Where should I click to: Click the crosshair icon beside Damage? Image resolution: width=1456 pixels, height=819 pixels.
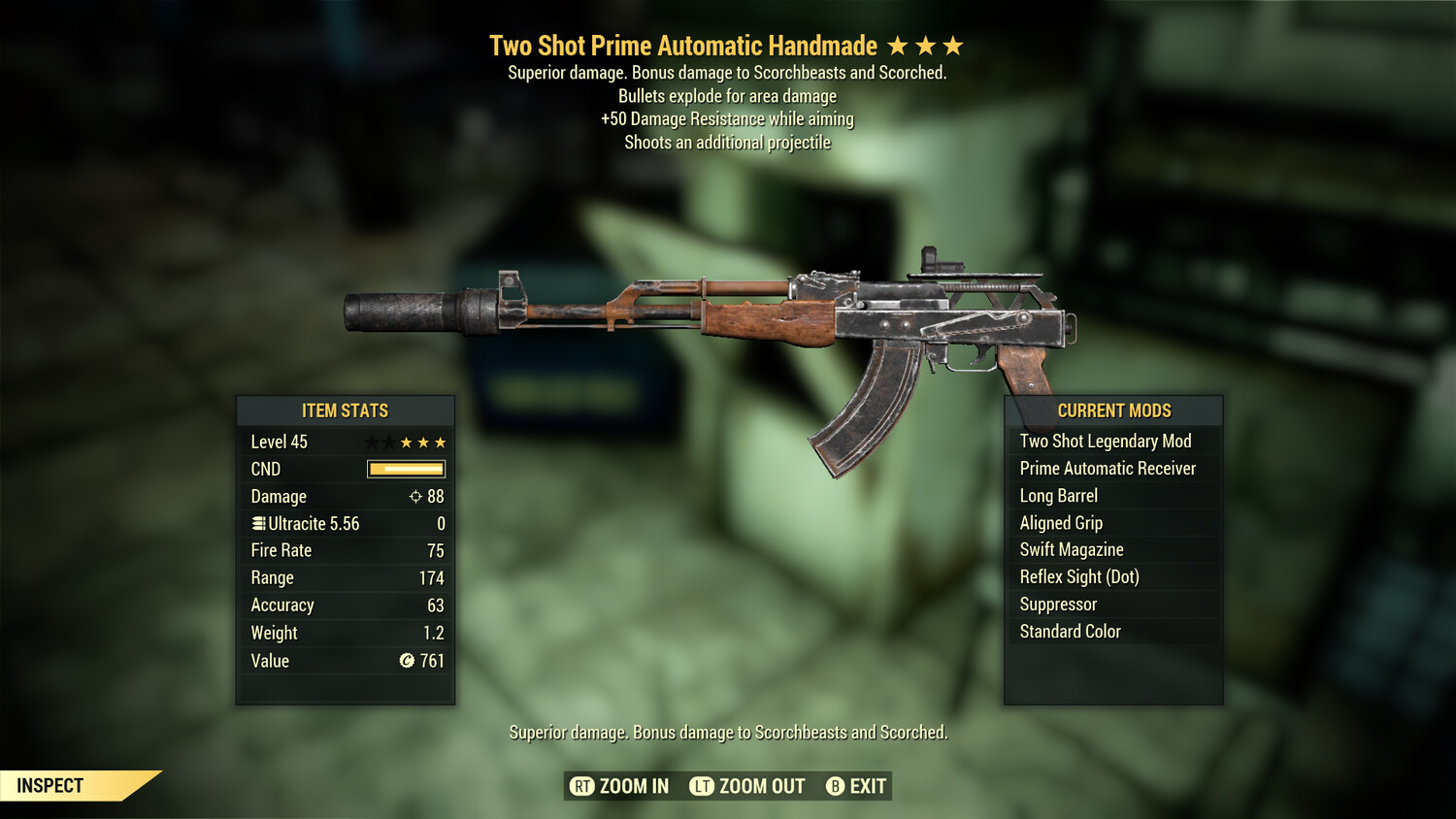(x=415, y=496)
